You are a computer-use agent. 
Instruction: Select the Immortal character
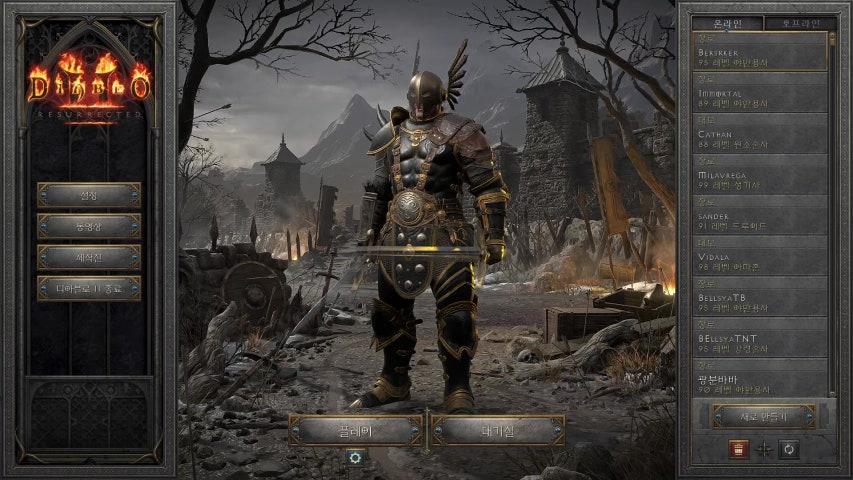click(x=760, y=93)
